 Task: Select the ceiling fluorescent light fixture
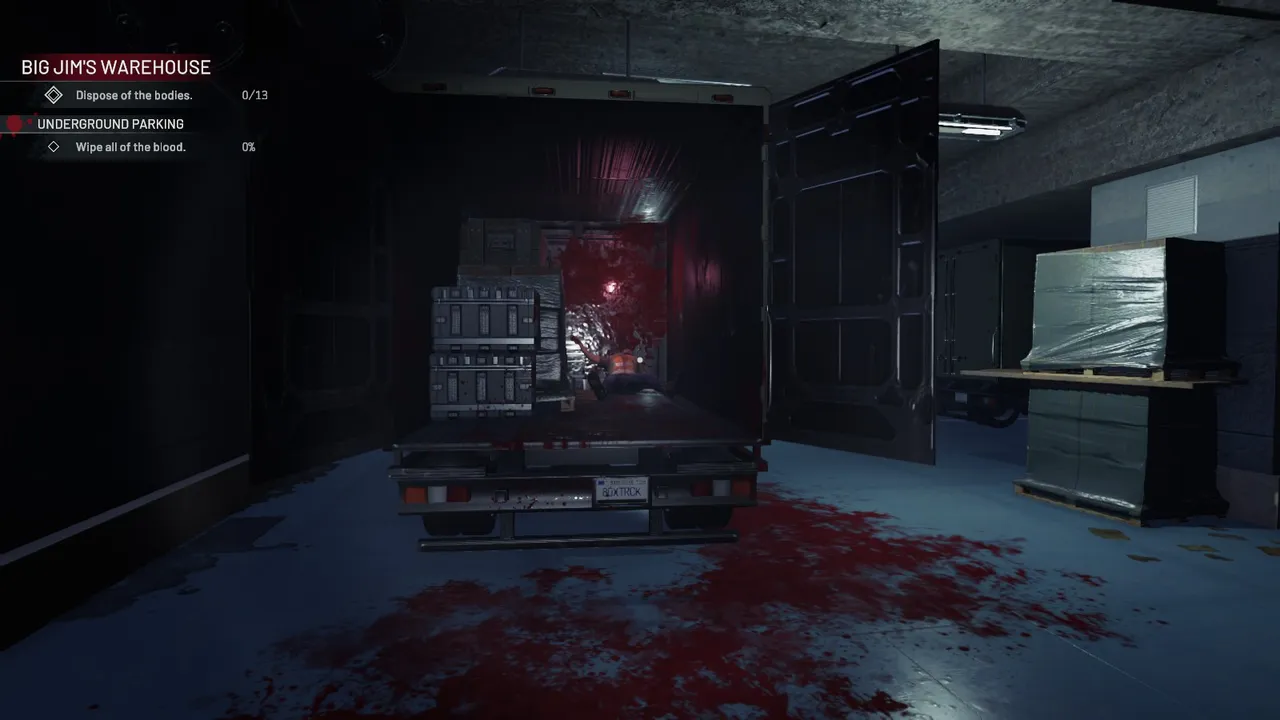pyautogui.click(x=980, y=126)
